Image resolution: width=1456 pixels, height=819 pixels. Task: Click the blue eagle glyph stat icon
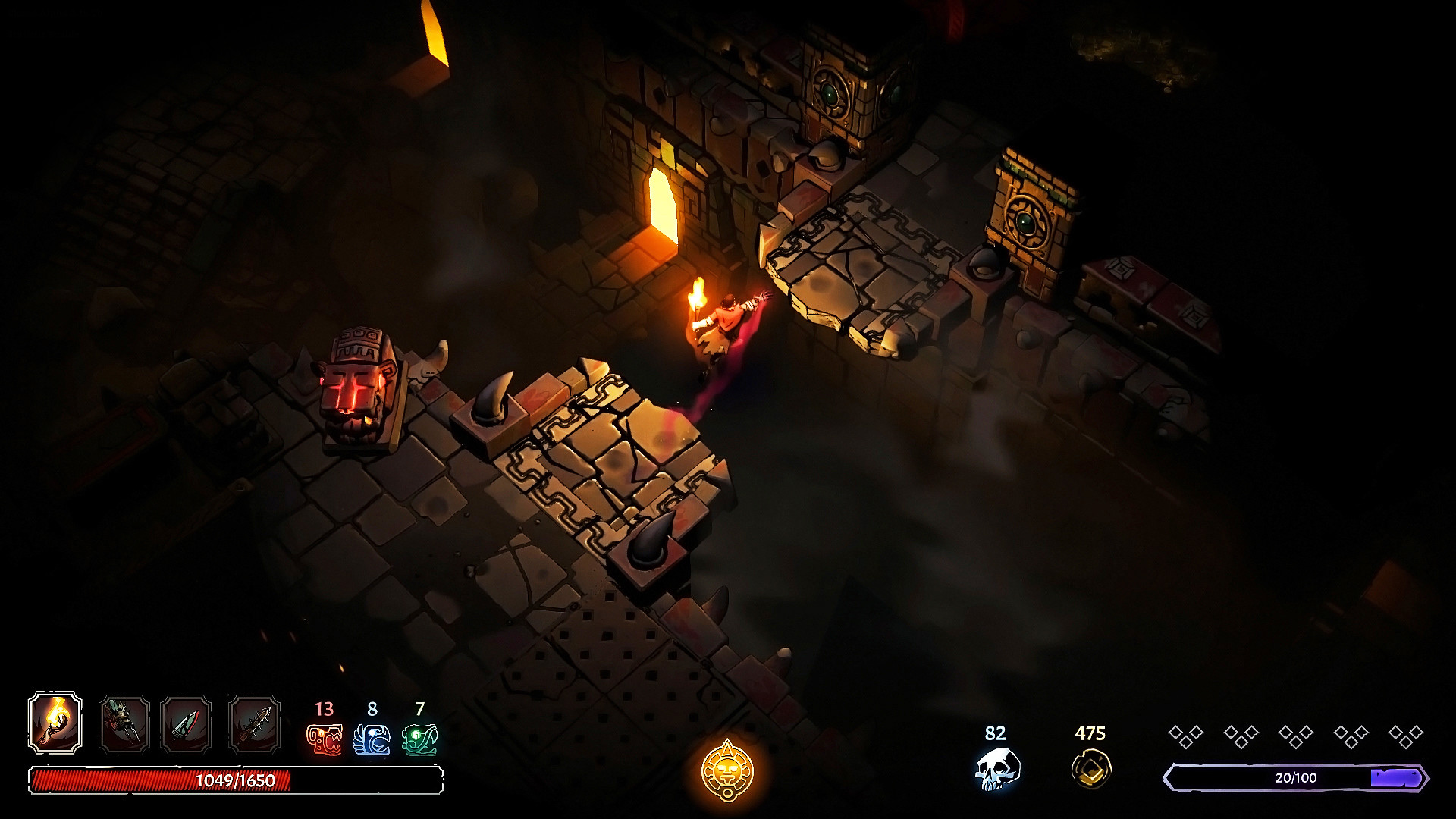tap(372, 739)
